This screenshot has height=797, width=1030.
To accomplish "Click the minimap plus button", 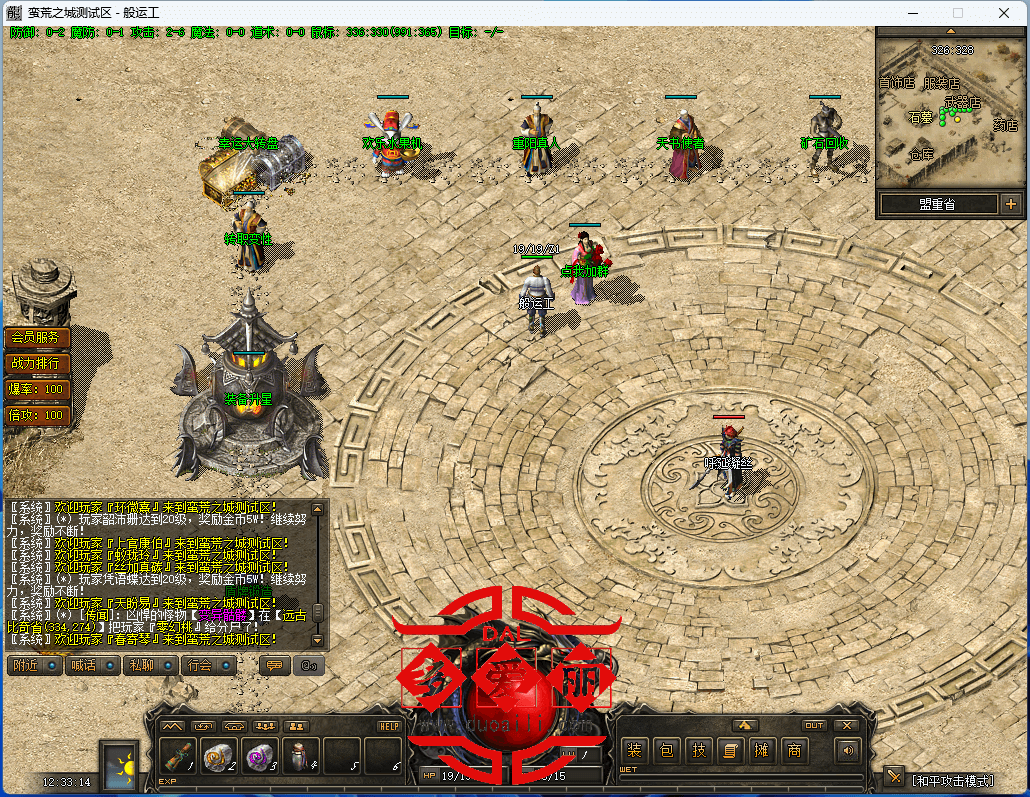I will [1010, 204].
